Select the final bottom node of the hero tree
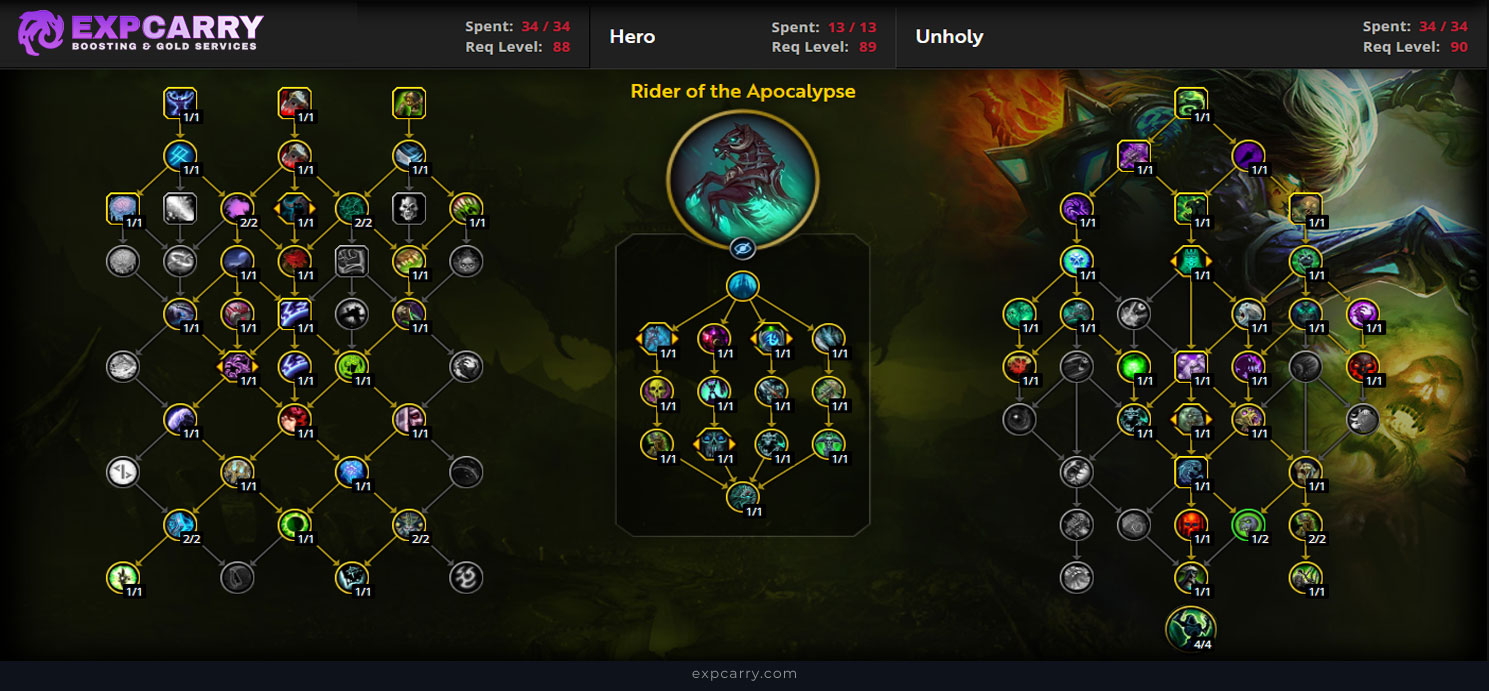Viewport: 1489px width, 691px height. point(742,496)
